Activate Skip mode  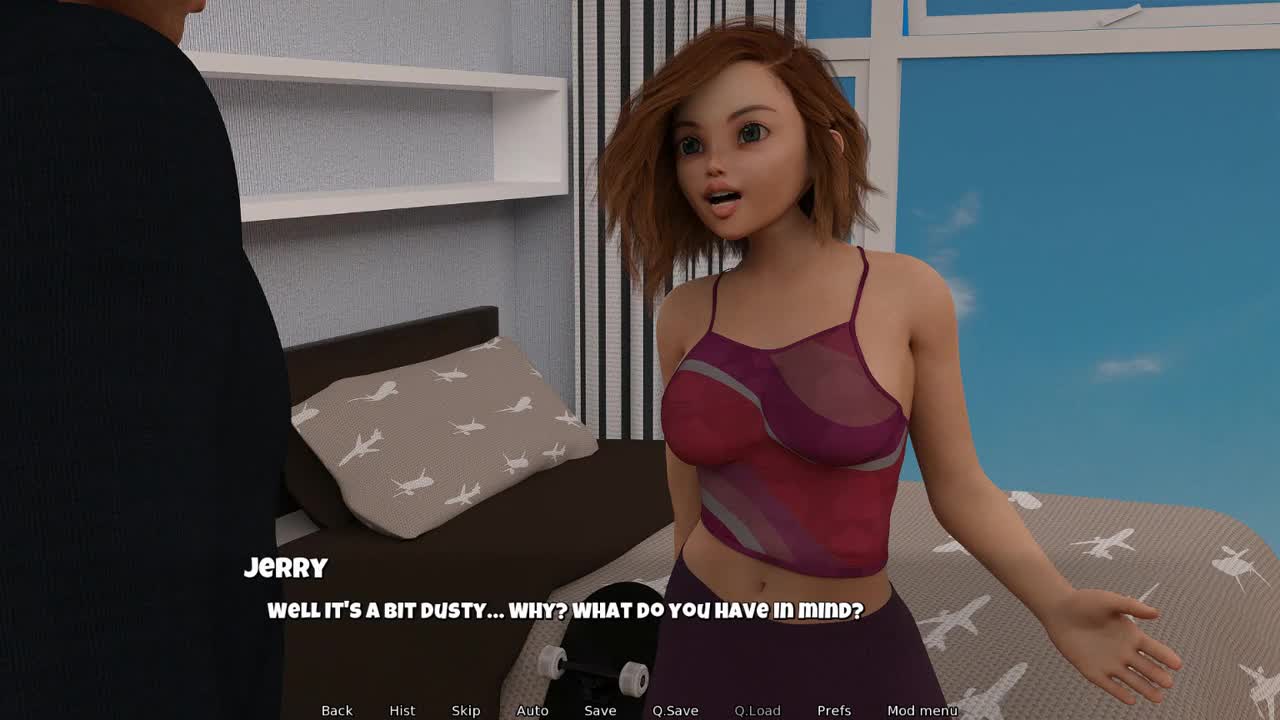click(x=466, y=710)
